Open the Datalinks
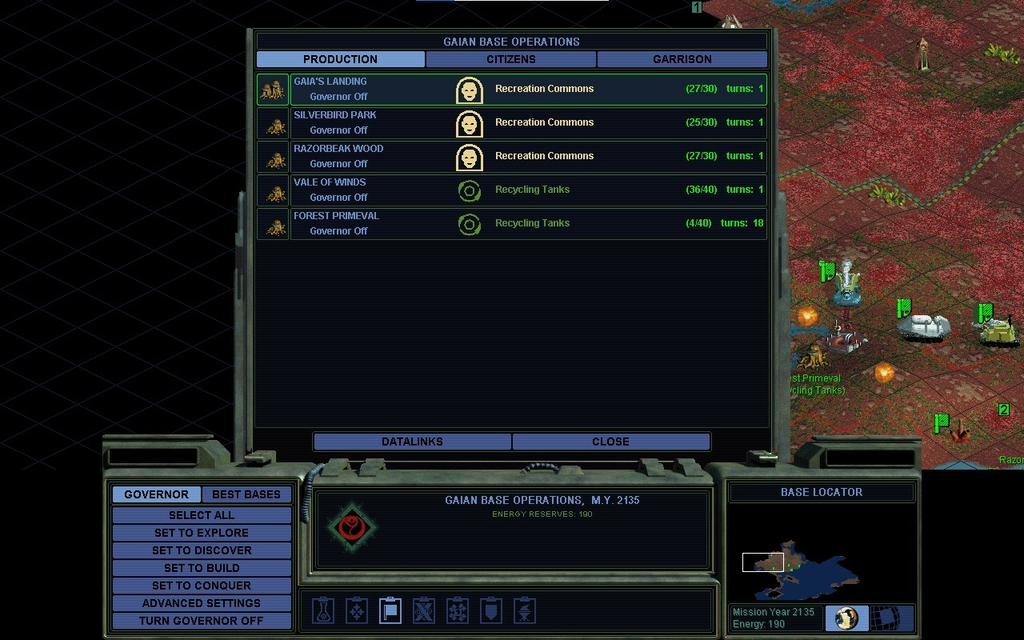The width and height of the screenshot is (1024, 640). coord(412,442)
